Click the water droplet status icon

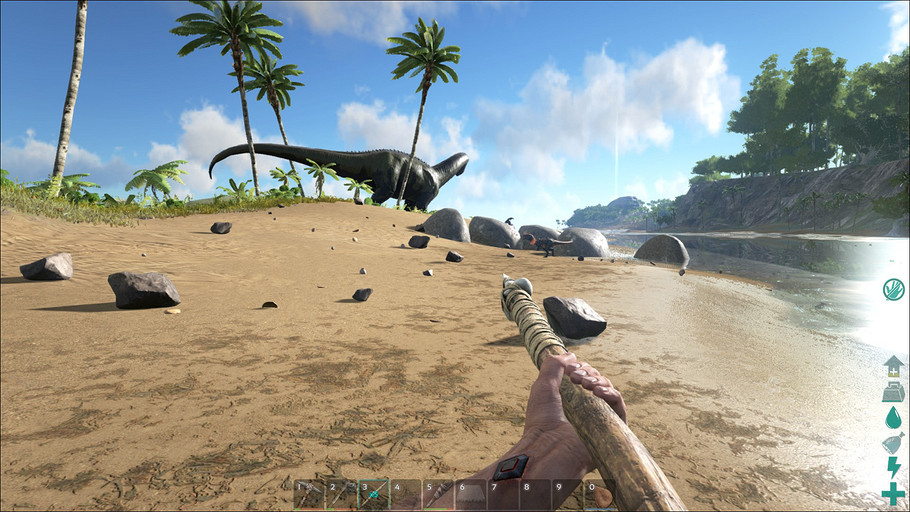893,417
